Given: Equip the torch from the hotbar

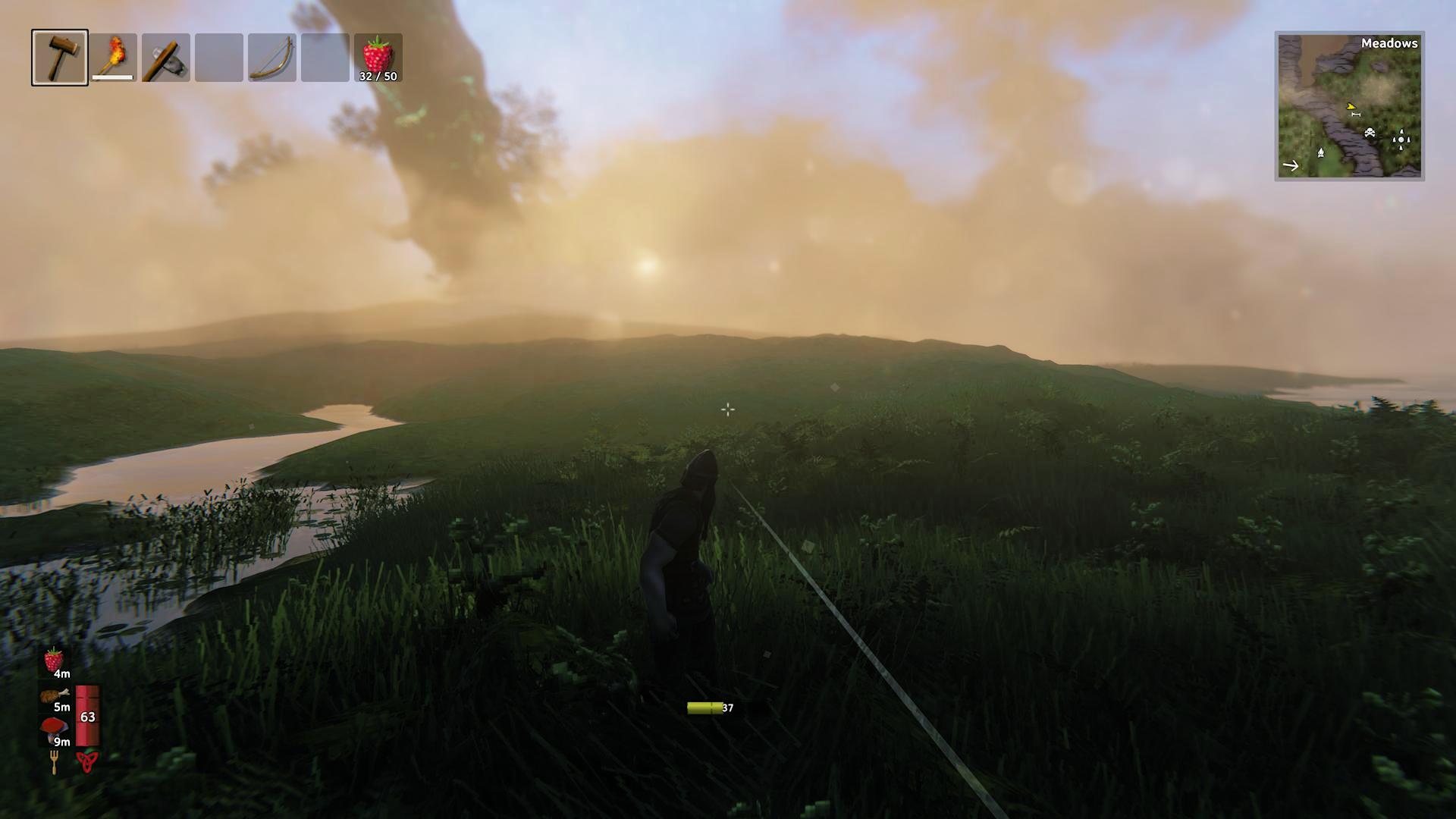Looking at the screenshot, I should point(114,58).
